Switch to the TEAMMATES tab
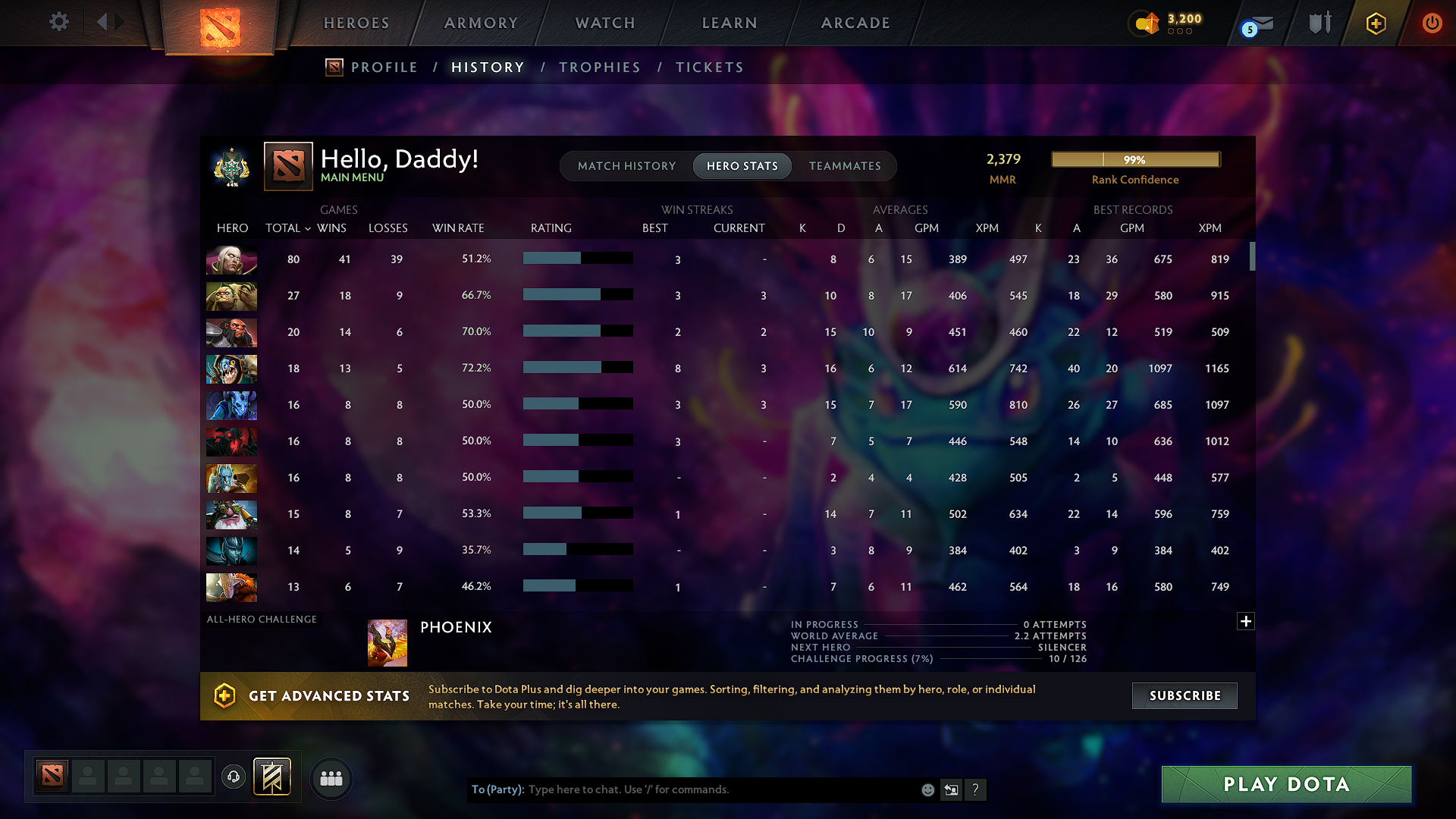 click(x=845, y=166)
